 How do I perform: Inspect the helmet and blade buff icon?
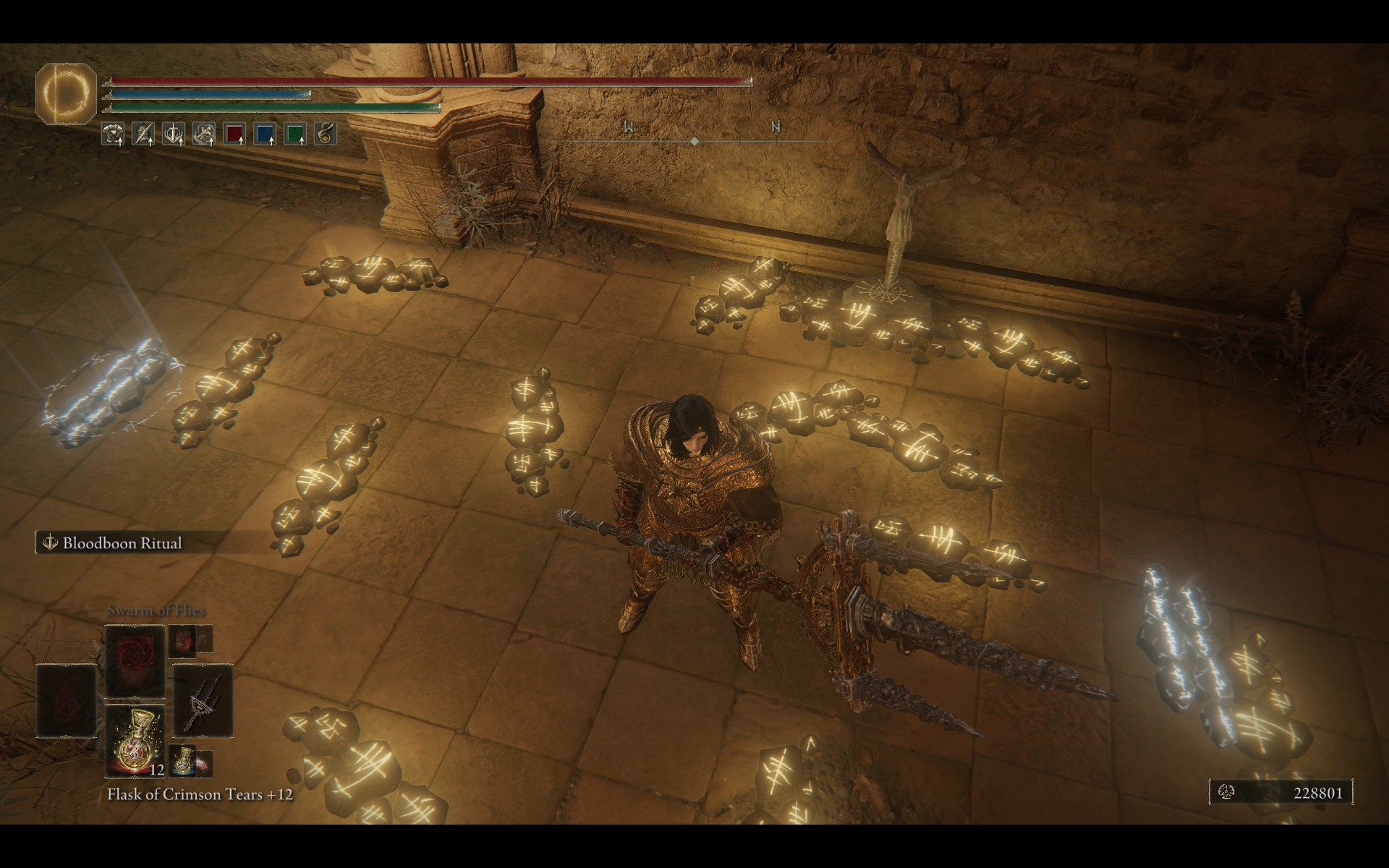point(143,134)
